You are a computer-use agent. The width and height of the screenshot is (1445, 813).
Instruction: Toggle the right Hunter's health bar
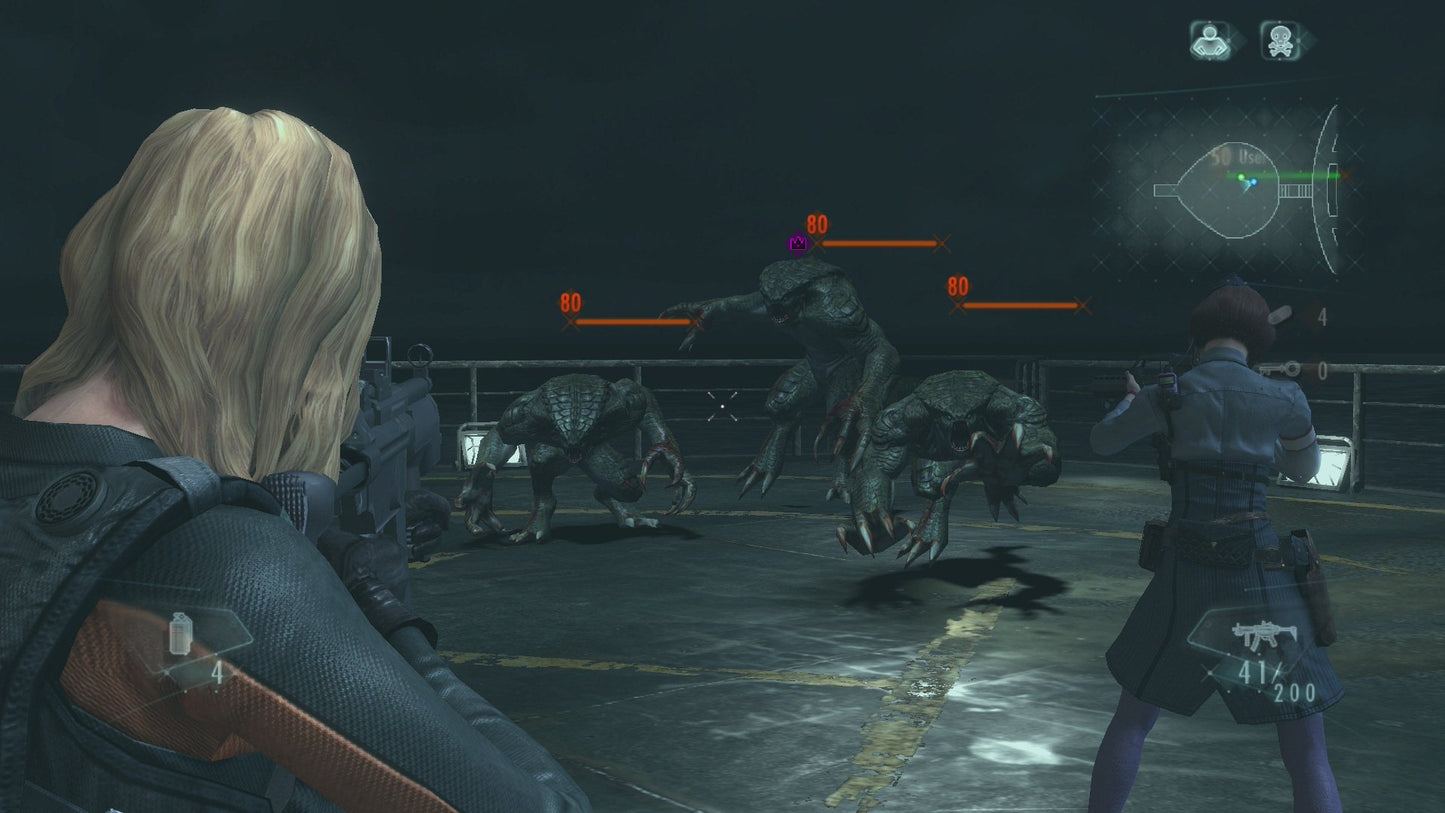[x=1018, y=304]
